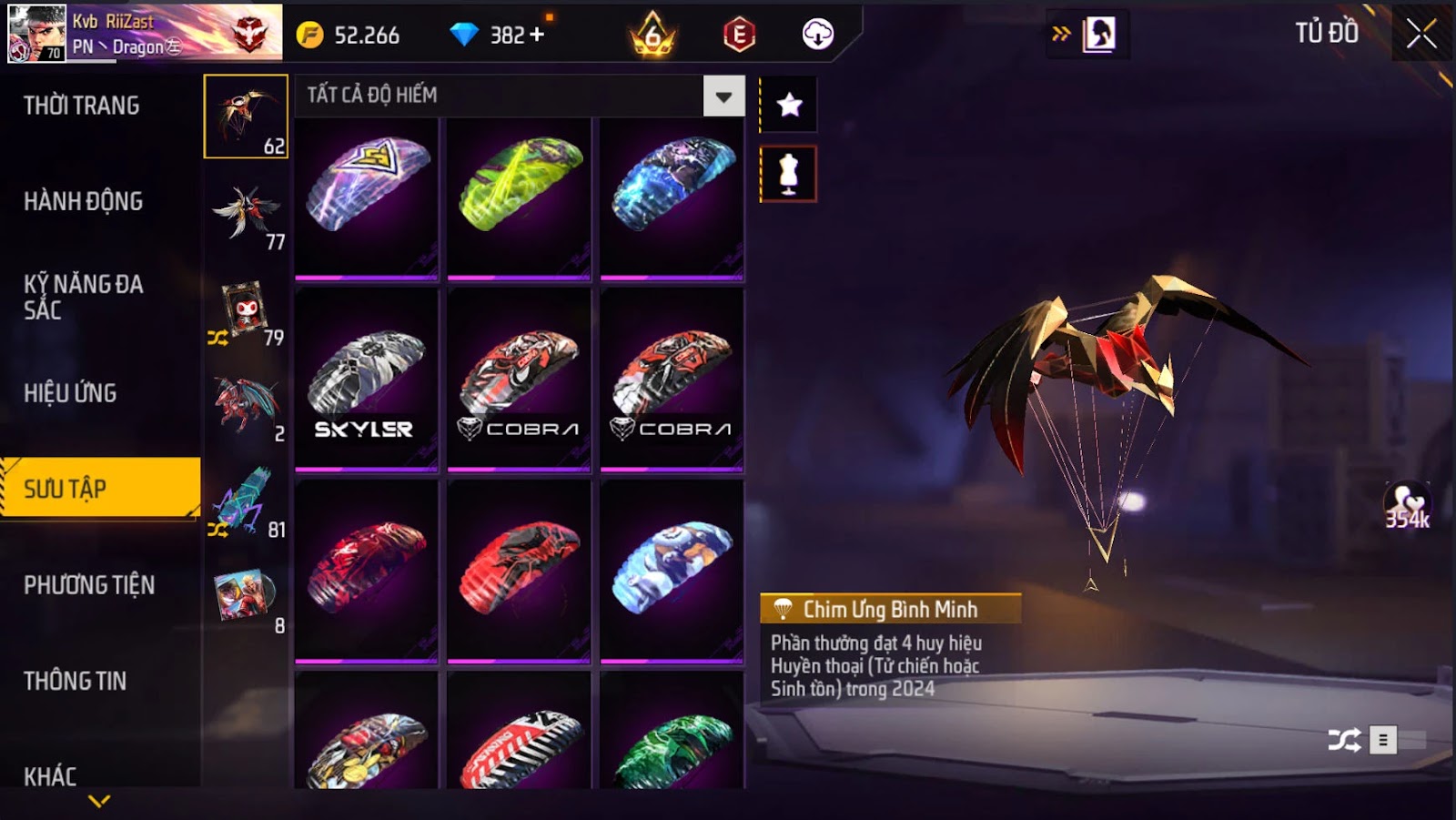
Task: Click the star favorites filter button
Action: pos(789,106)
